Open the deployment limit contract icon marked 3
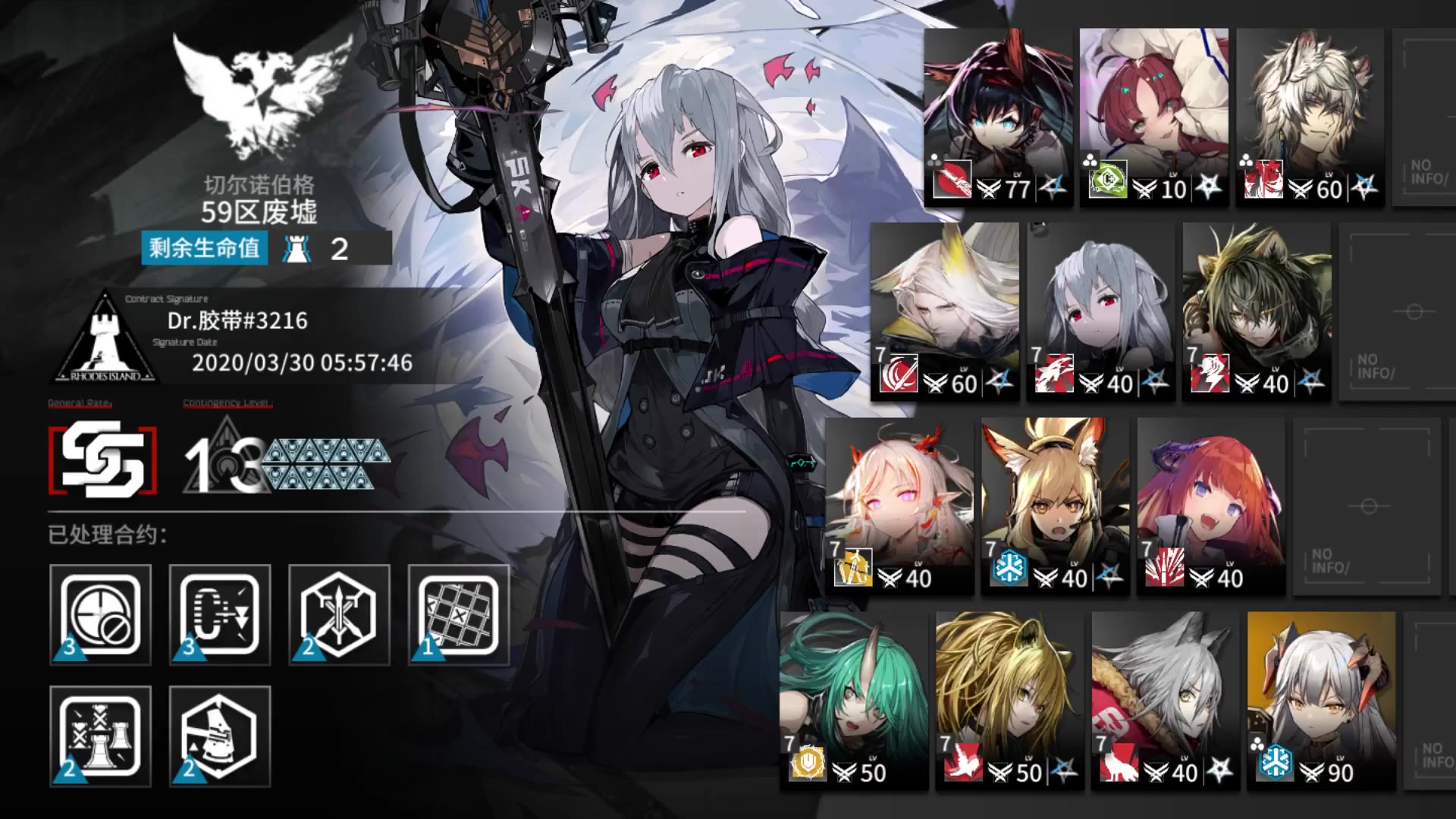Viewport: 1456px width, 819px height. click(x=219, y=613)
